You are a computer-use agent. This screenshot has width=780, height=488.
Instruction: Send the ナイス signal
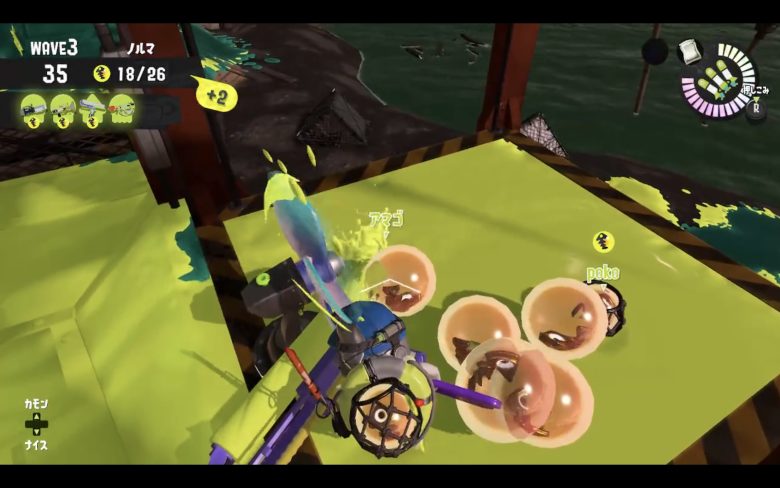36,445
